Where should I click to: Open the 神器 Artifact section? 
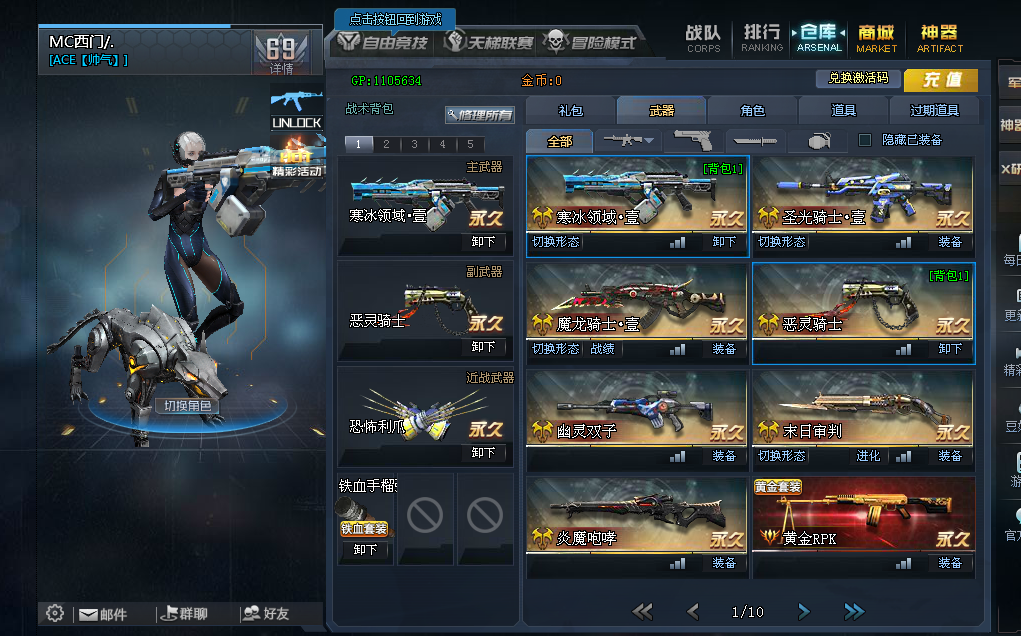(939, 38)
